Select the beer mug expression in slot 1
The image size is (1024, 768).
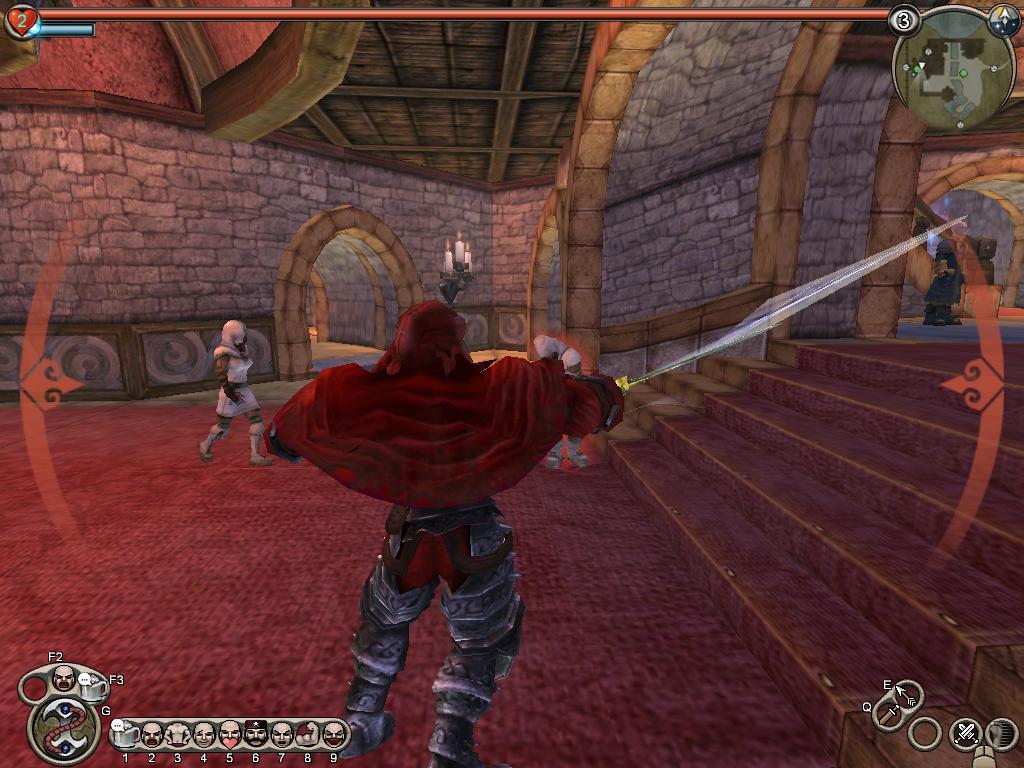point(126,735)
